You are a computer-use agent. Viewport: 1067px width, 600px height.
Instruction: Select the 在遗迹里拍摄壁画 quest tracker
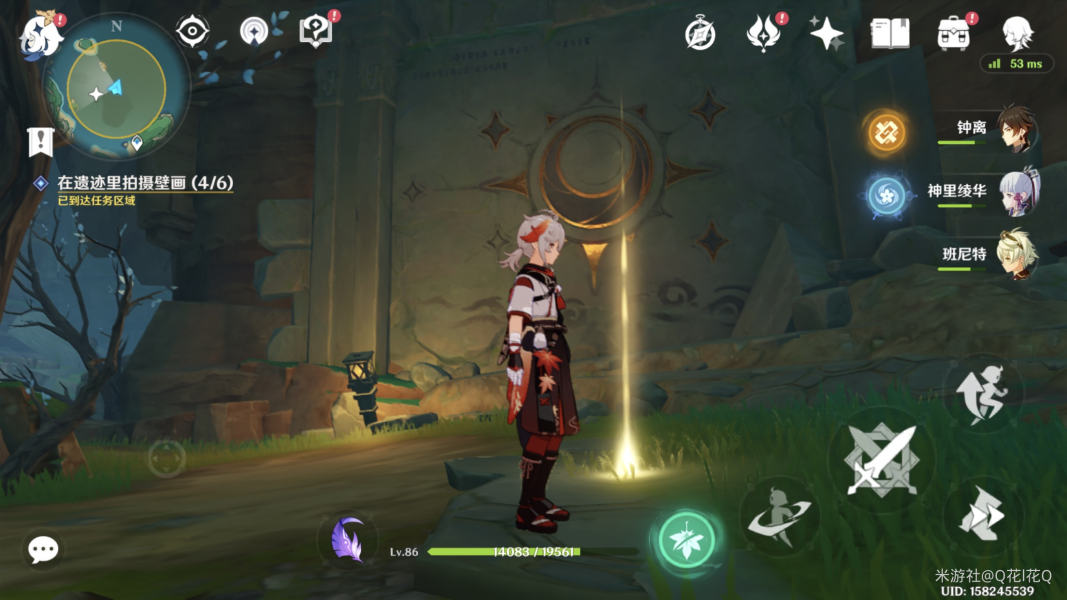coord(144,183)
